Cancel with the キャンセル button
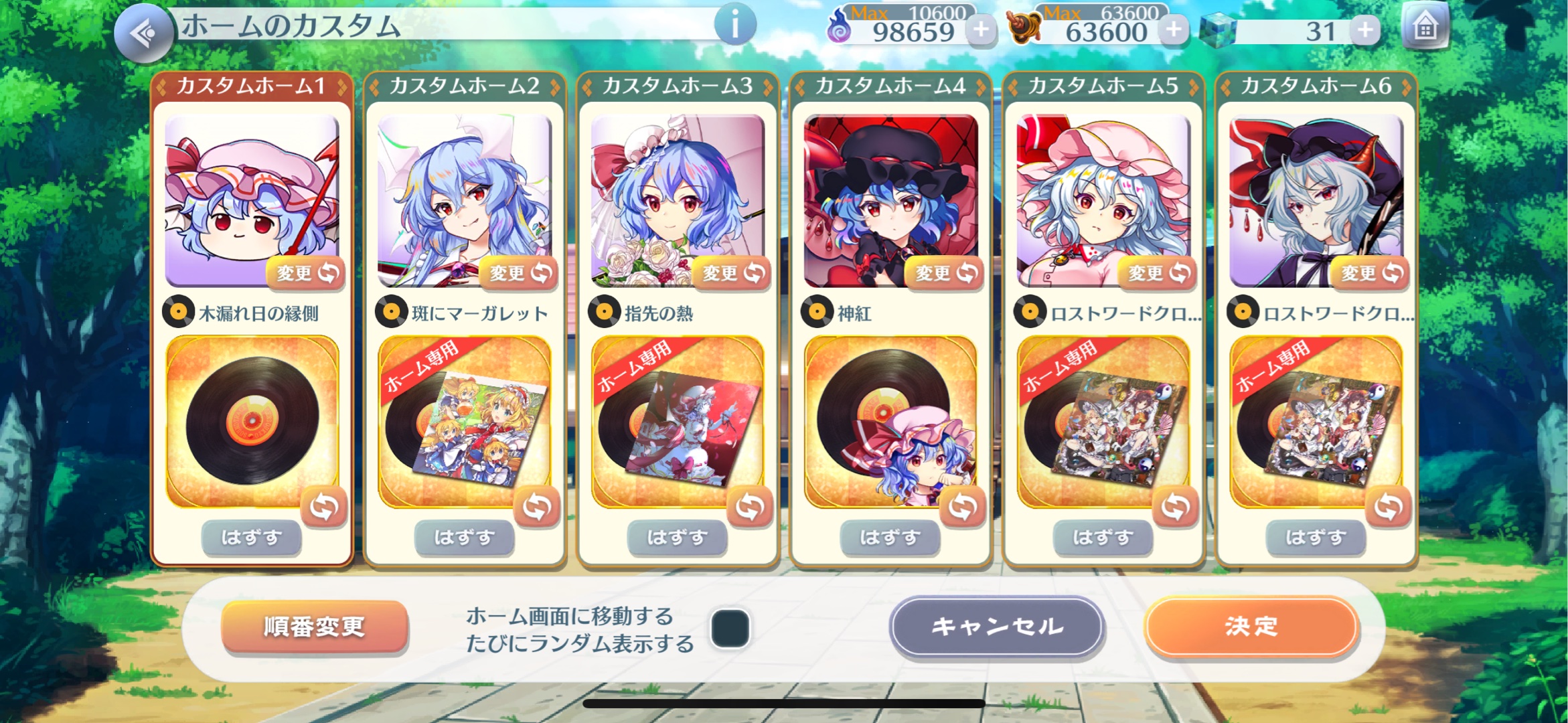The width and height of the screenshot is (1568, 723). (x=997, y=627)
